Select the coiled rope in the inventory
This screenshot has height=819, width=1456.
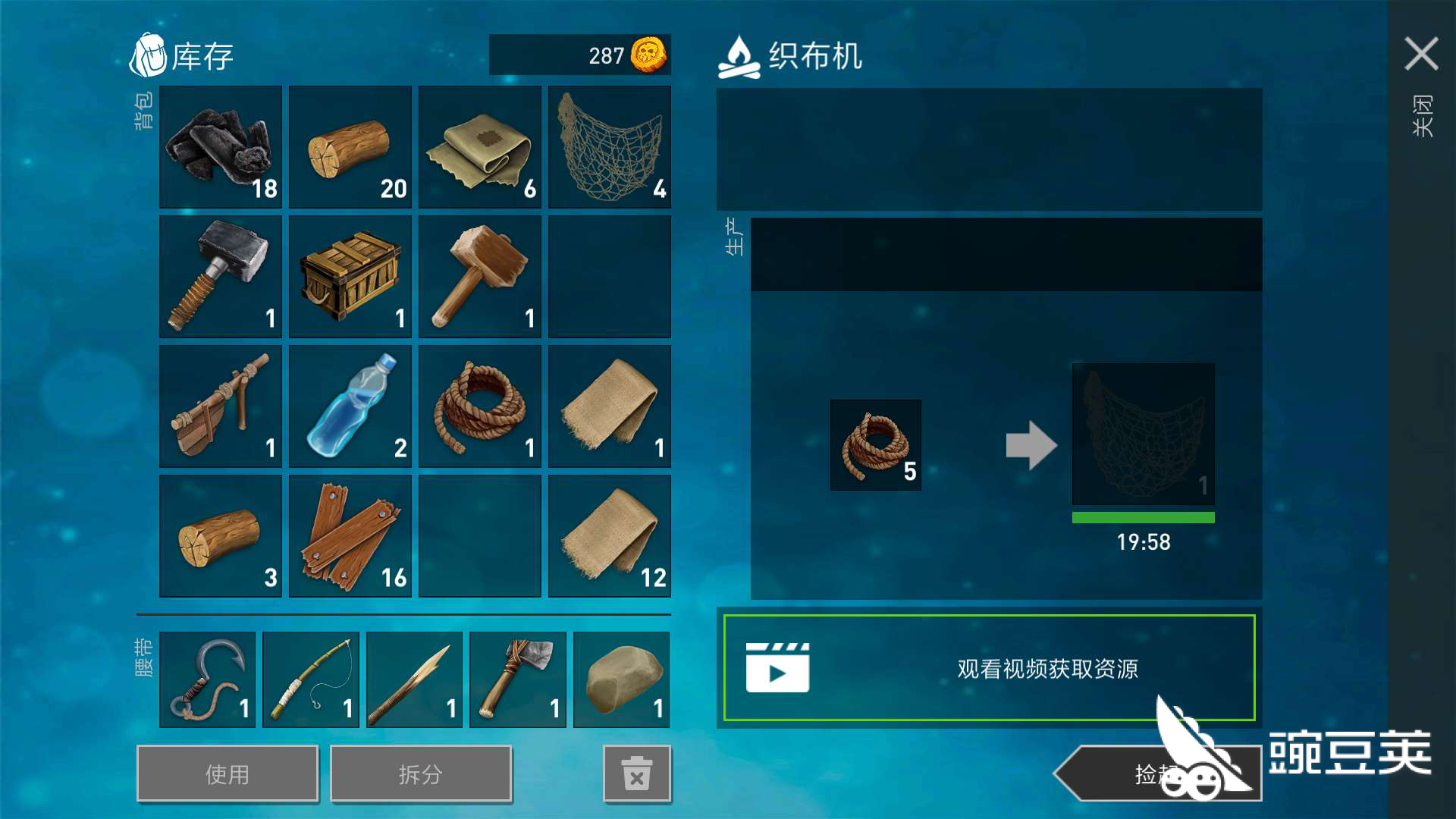pos(479,406)
